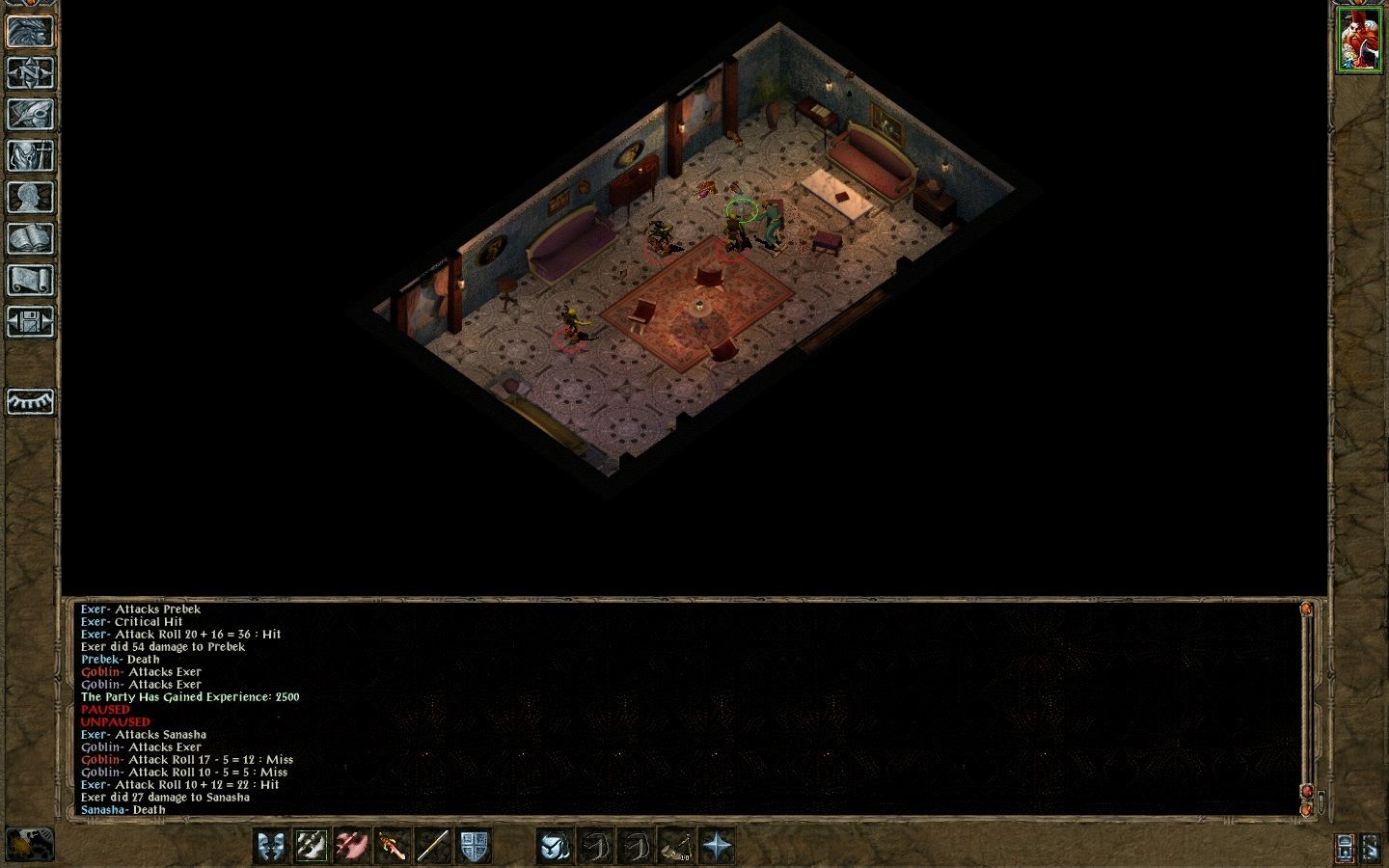Use the hooded thief skill button

point(555,846)
